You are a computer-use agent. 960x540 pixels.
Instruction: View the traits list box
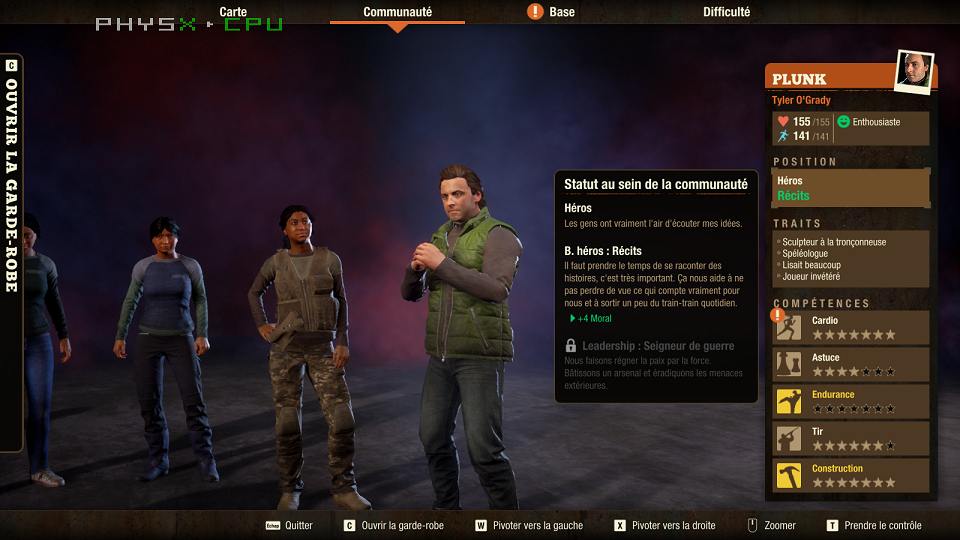tap(851, 259)
